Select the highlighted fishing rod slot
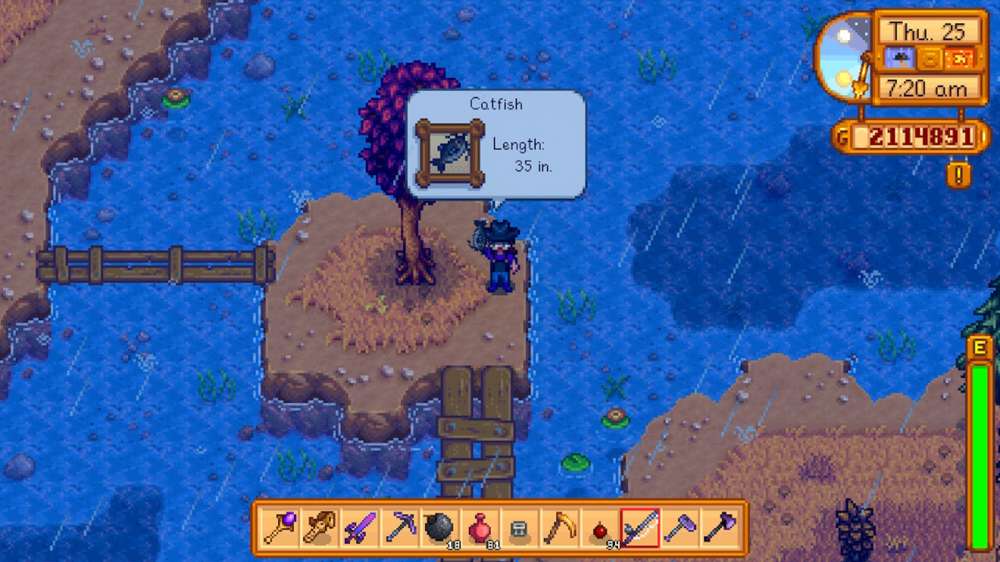The height and width of the screenshot is (562, 1000). click(640, 527)
